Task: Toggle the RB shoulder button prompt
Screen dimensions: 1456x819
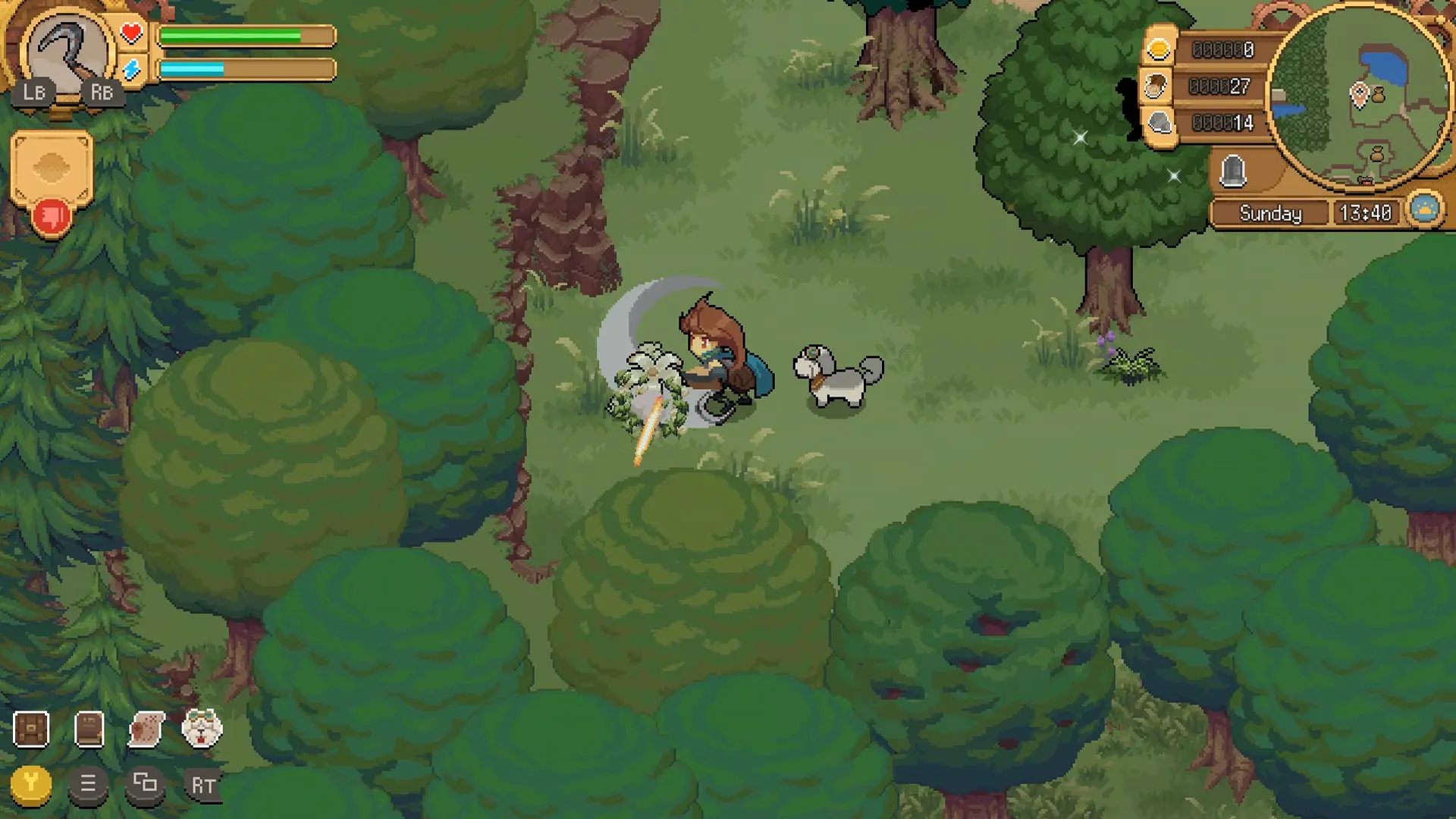Action: point(104,93)
